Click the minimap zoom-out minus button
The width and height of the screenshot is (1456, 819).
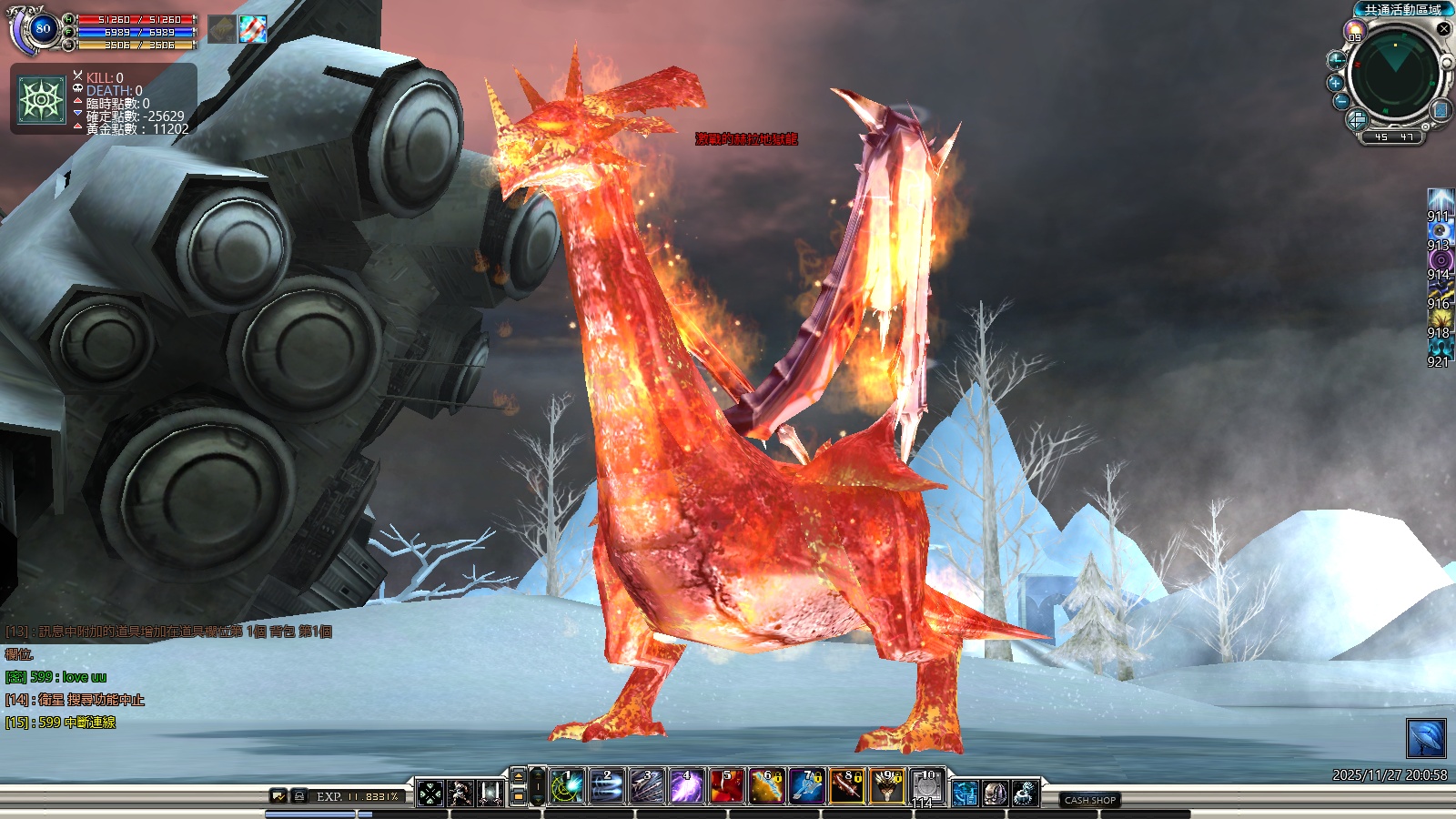1341,101
